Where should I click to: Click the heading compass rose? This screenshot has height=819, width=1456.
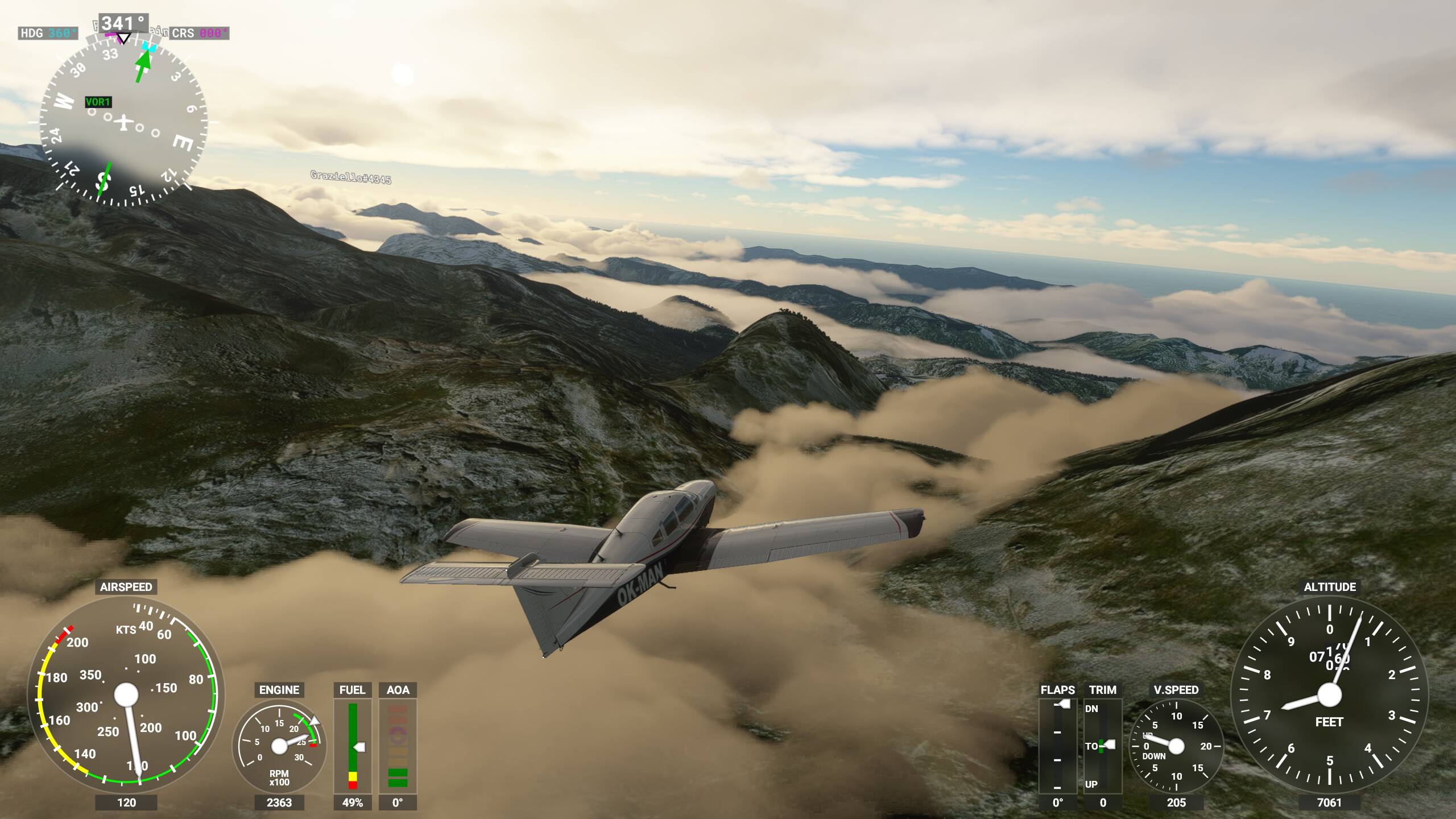pos(123,122)
